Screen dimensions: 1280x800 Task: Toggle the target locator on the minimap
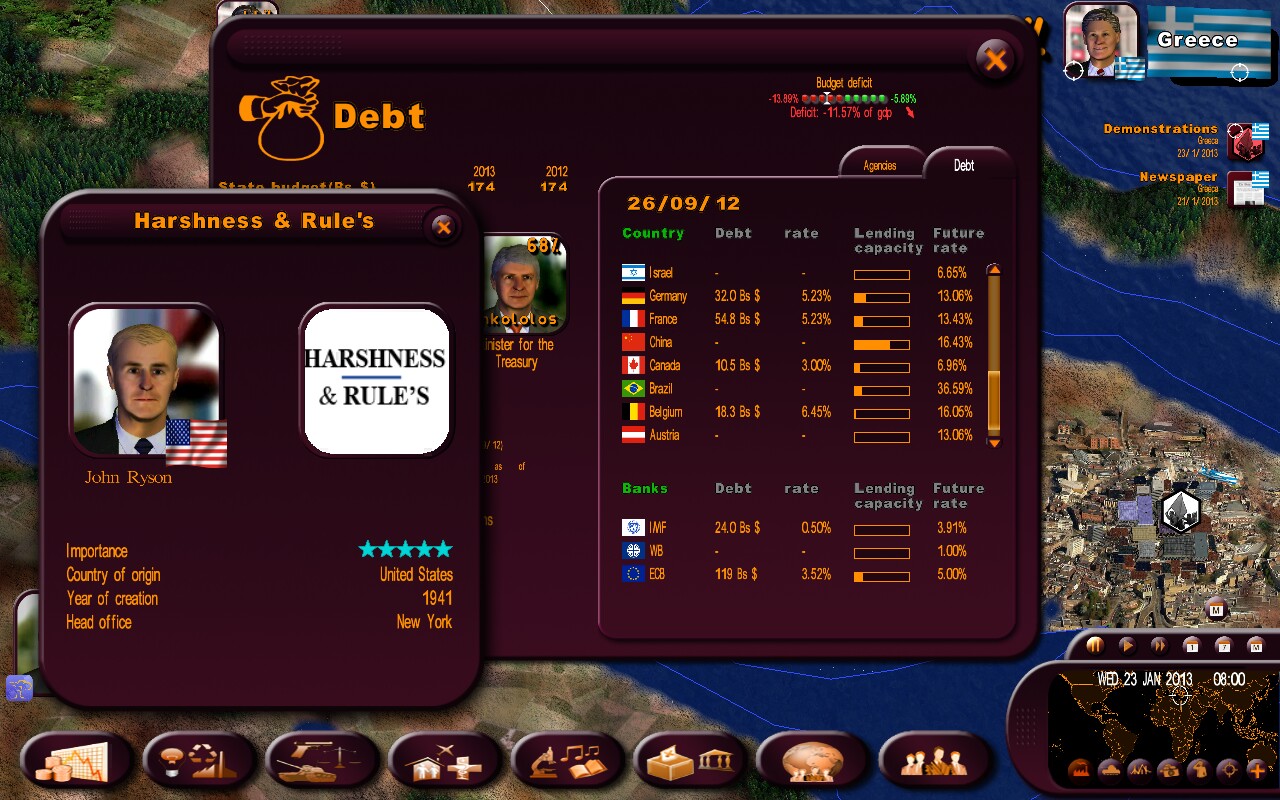tap(1227, 769)
